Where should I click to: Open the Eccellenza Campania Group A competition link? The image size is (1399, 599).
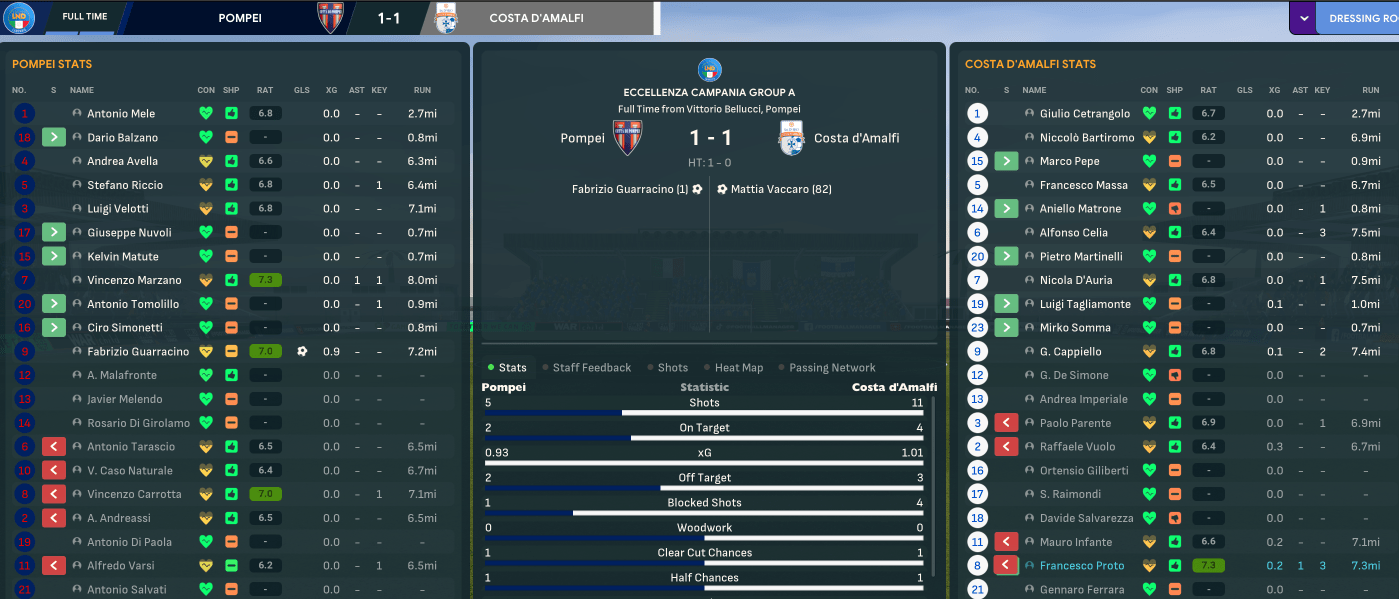708,92
